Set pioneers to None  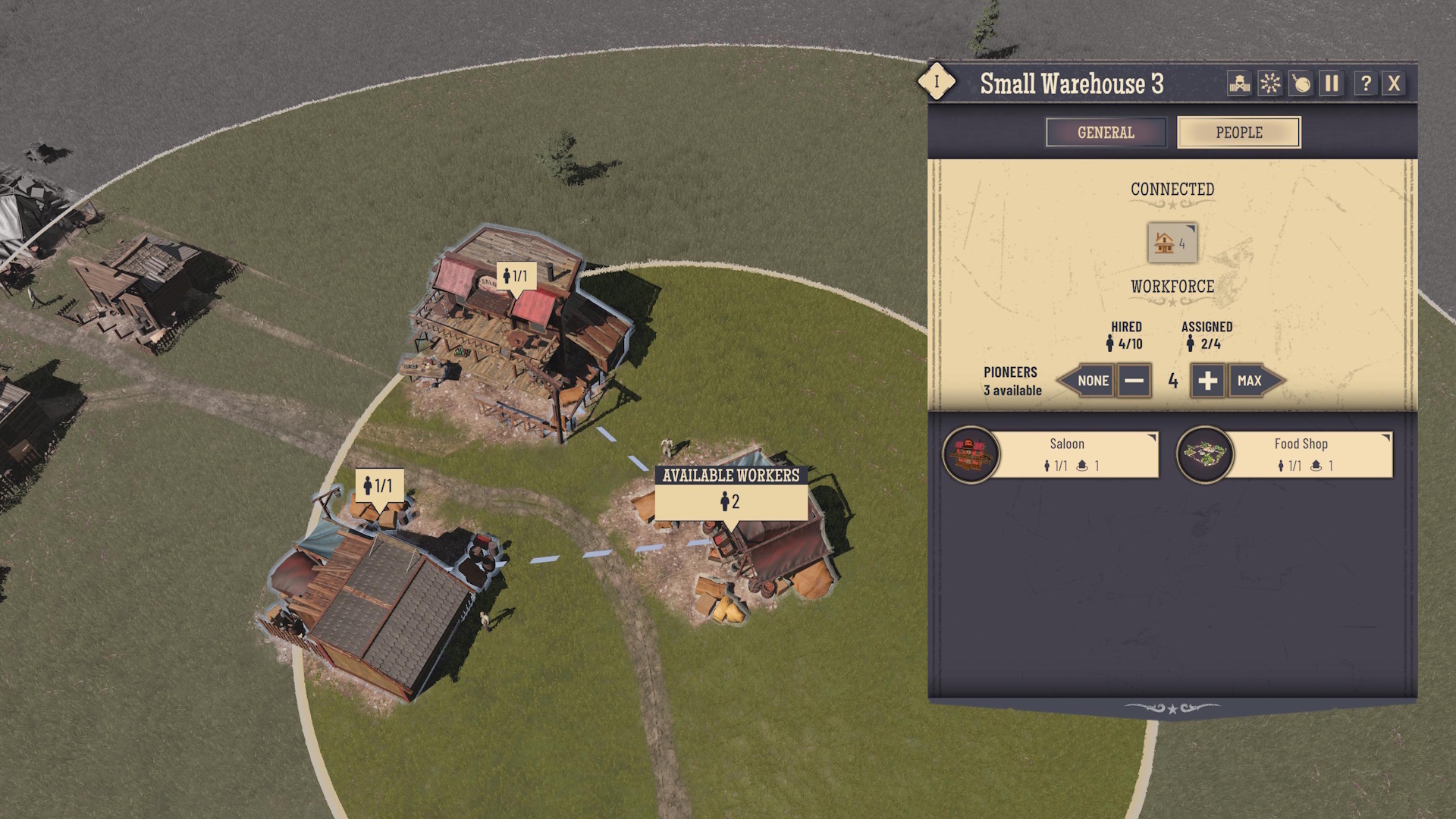click(1089, 381)
